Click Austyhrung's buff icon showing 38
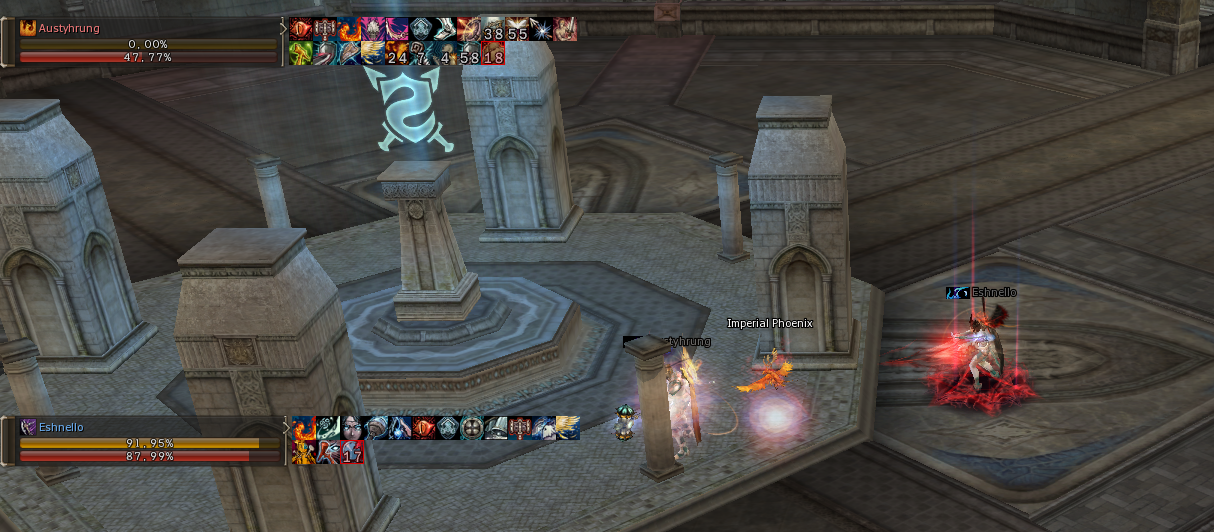This screenshot has width=1214, height=532. pos(493,30)
